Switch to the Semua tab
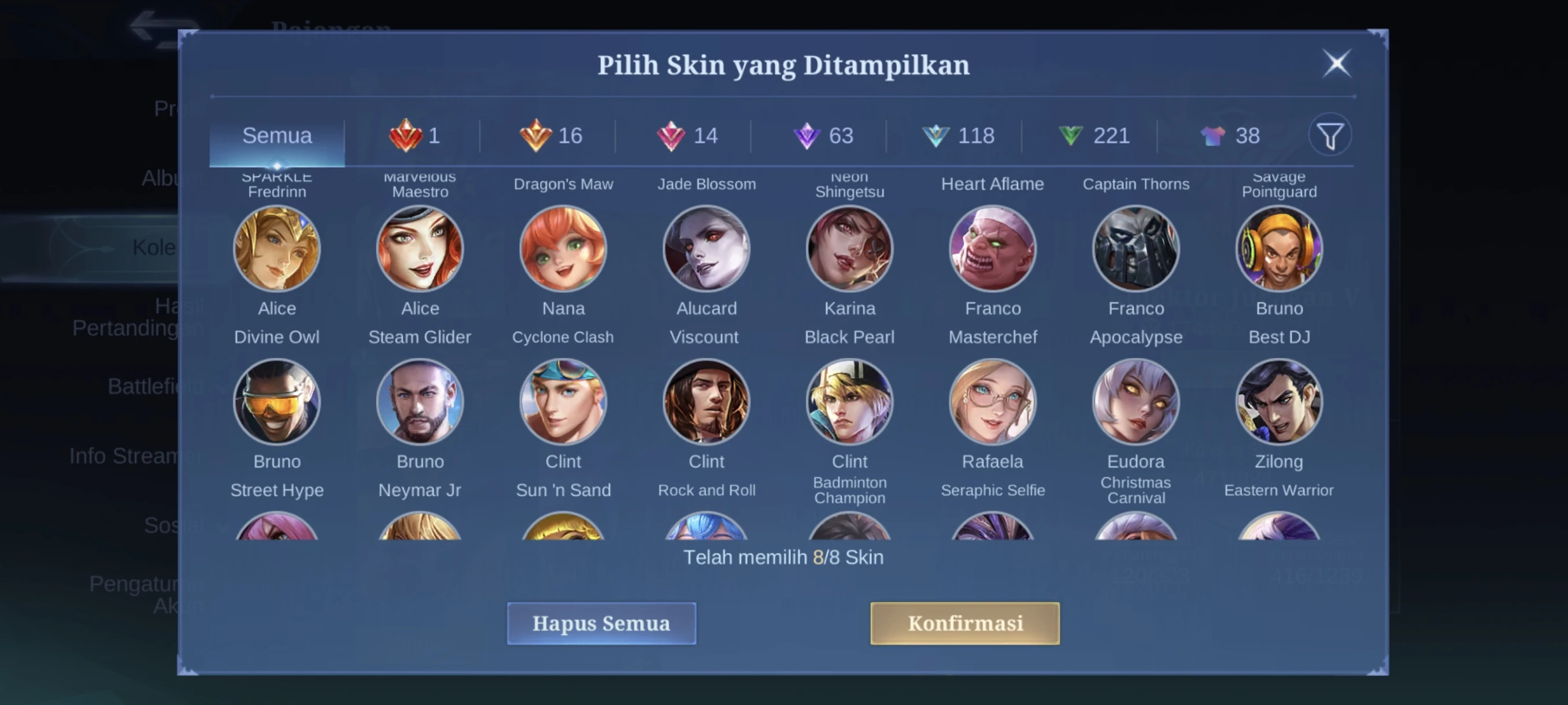Image resolution: width=1568 pixels, height=705 pixels. click(x=277, y=136)
